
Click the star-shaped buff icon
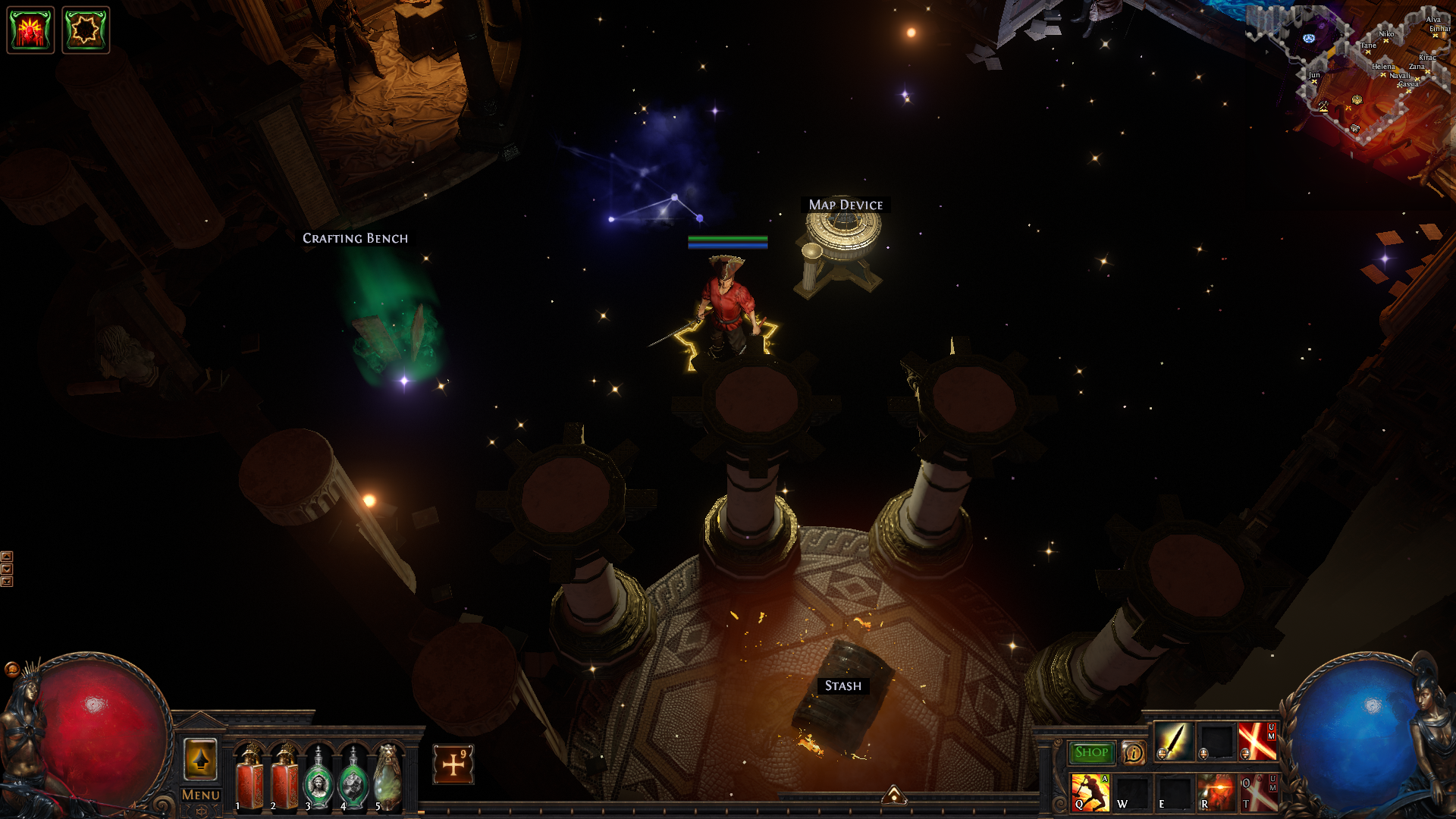pos(86,30)
